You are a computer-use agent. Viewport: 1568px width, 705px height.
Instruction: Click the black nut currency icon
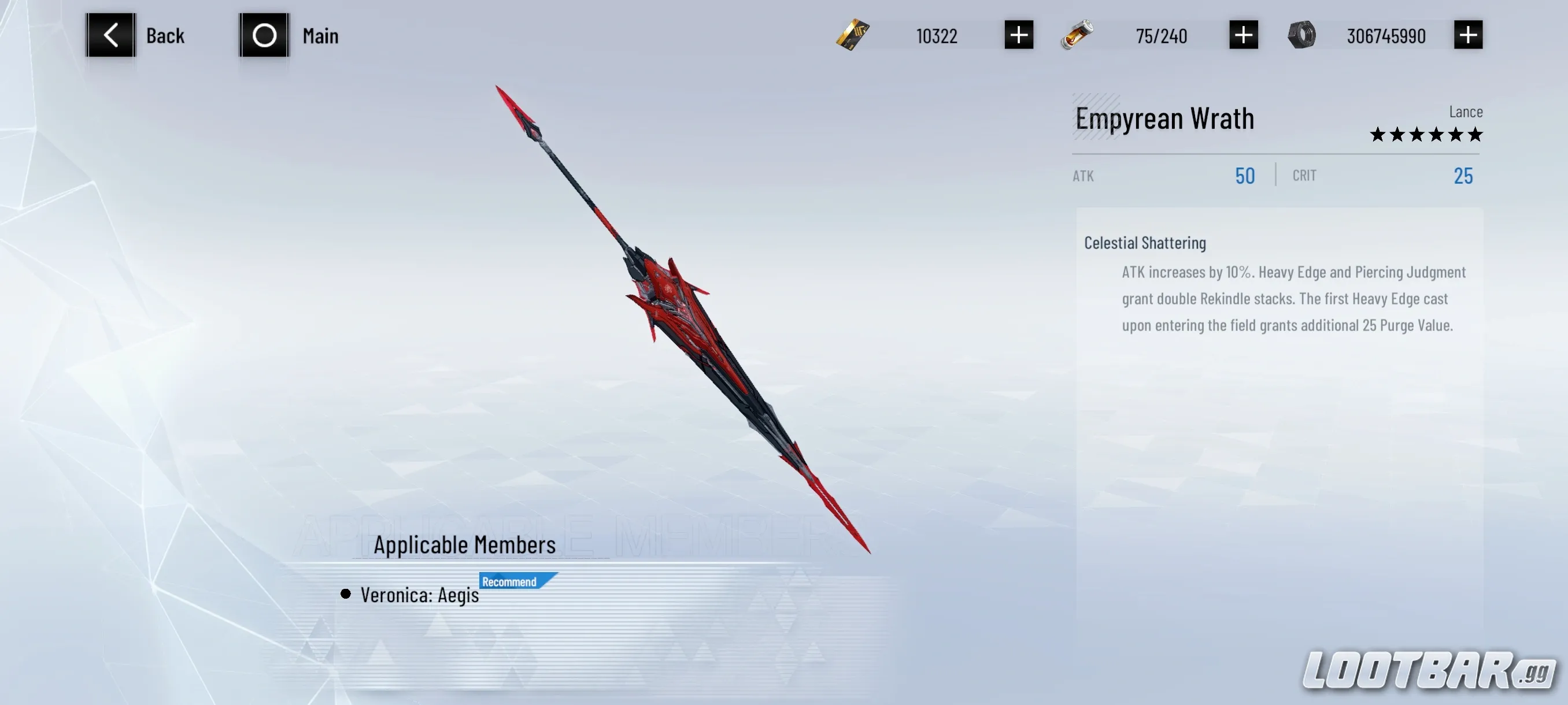1303,35
